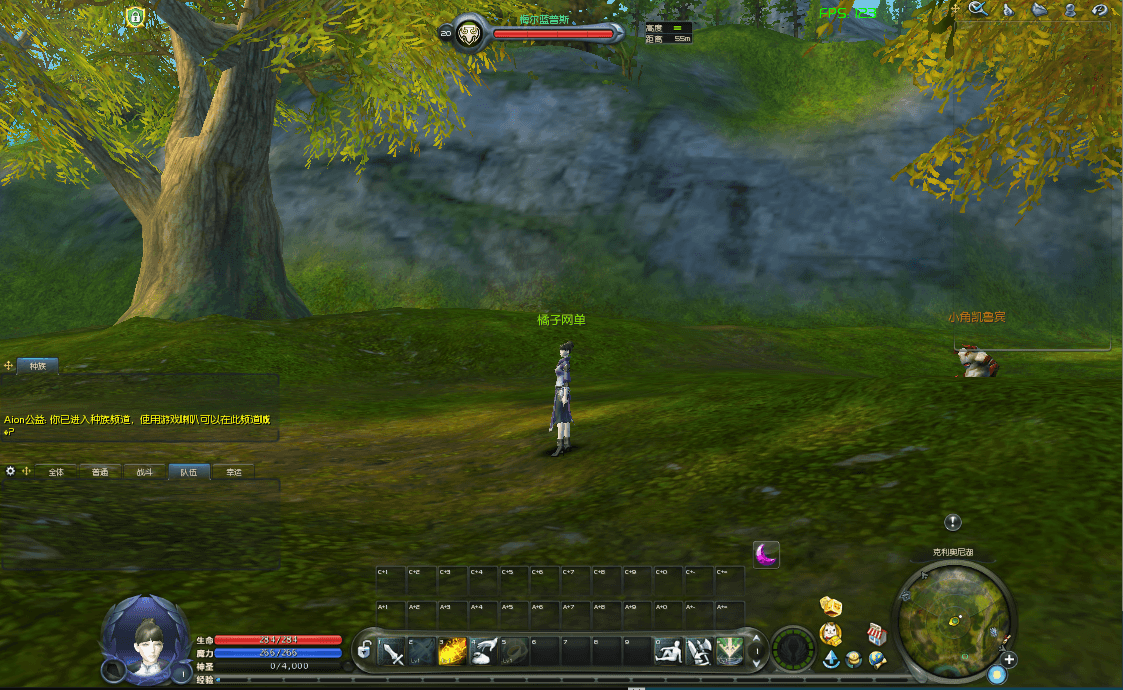Toggle the hotbar lock padlock
Viewport: 1123px width, 690px height.
[365, 650]
